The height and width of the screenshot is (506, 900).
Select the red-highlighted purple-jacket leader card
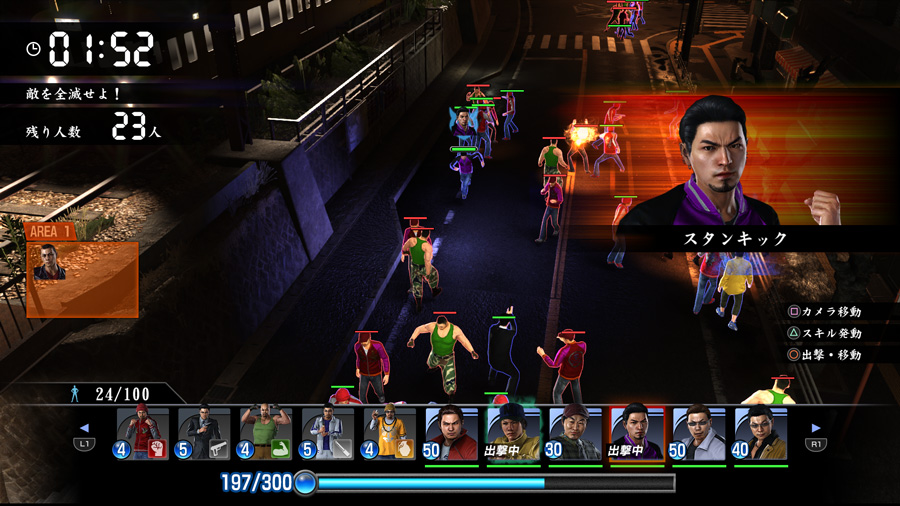[637, 433]
